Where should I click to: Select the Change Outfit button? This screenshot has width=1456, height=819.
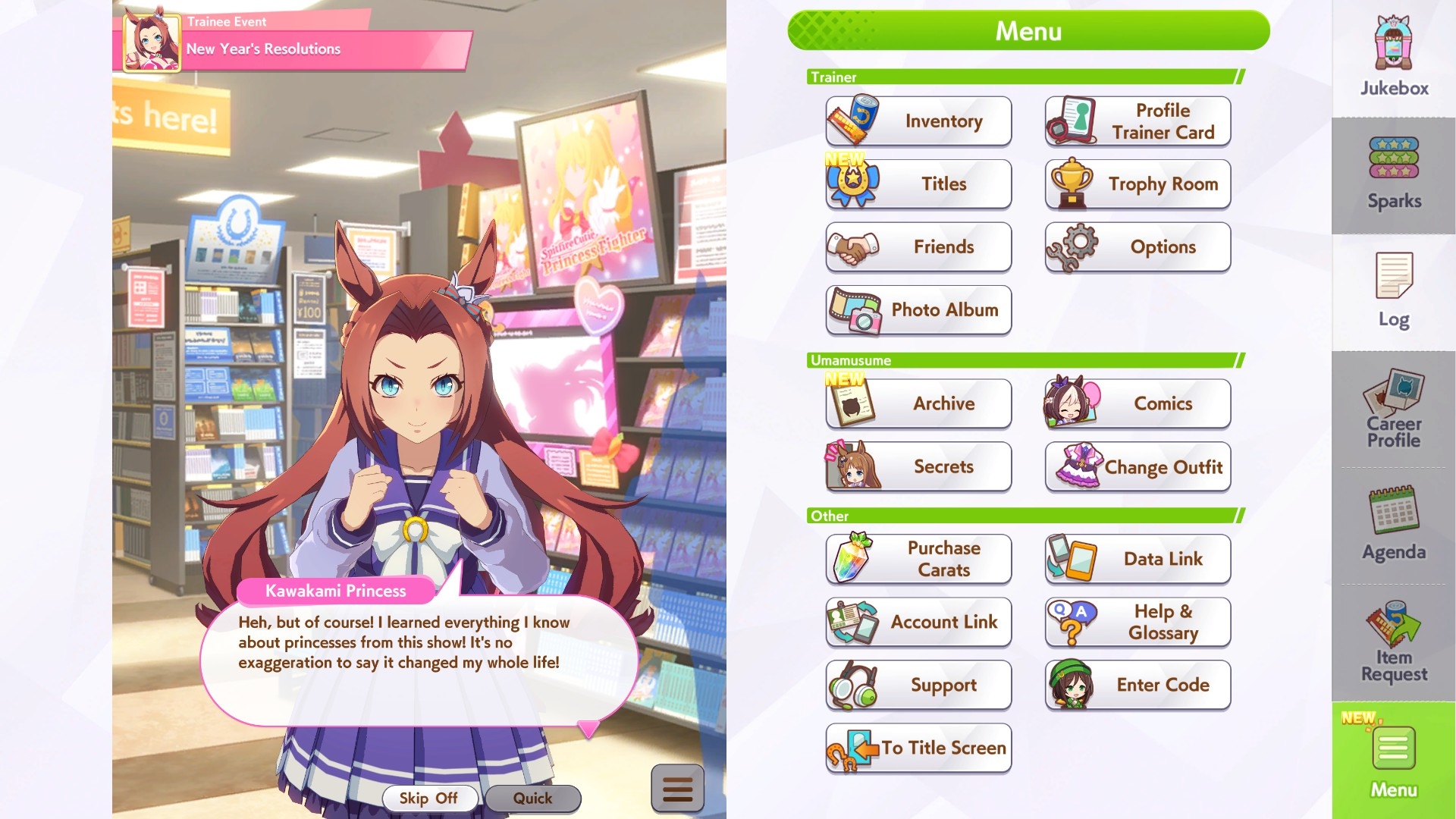tap(1137, 467)
